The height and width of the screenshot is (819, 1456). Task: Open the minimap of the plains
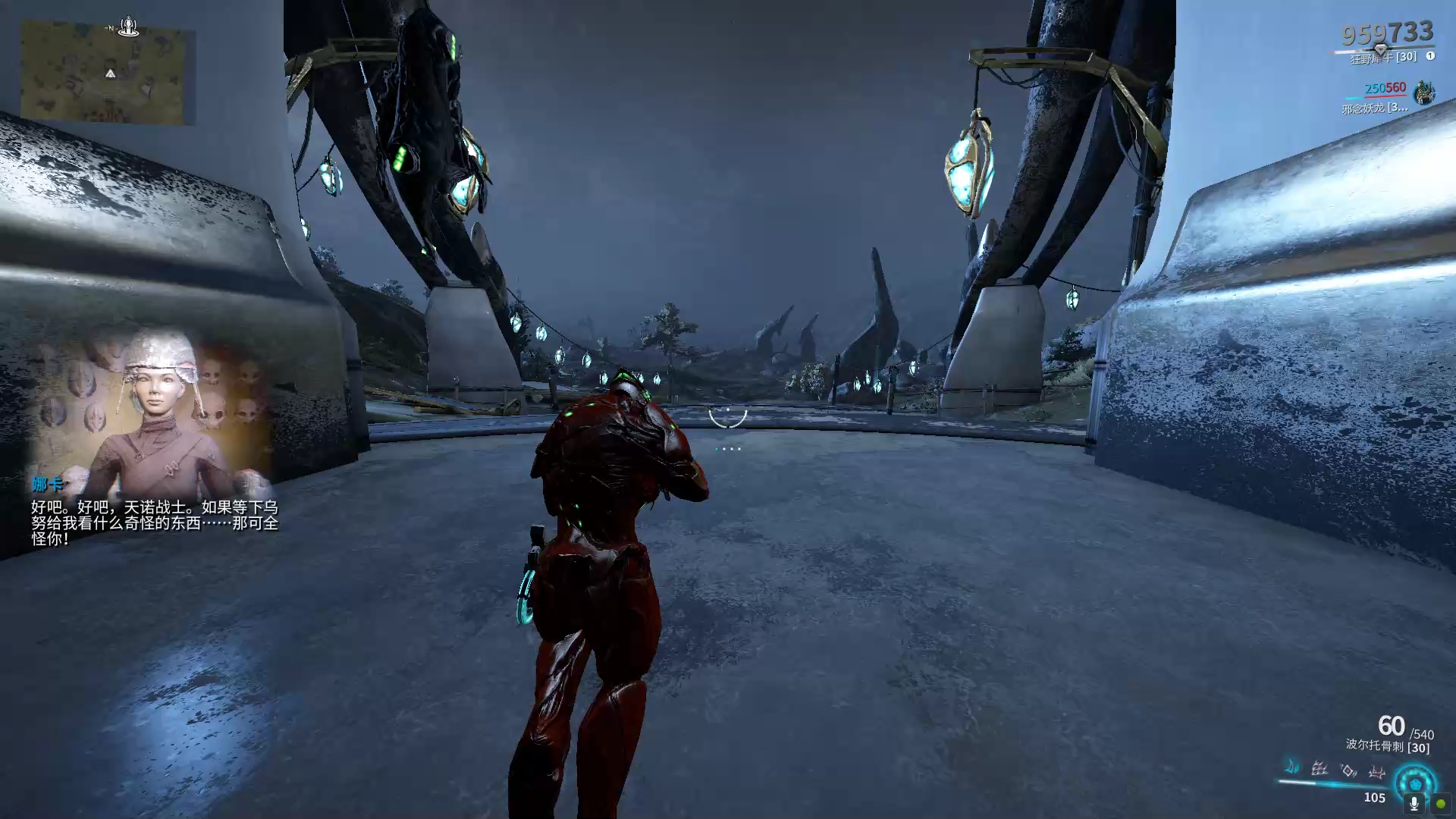(x=105, y=74)
